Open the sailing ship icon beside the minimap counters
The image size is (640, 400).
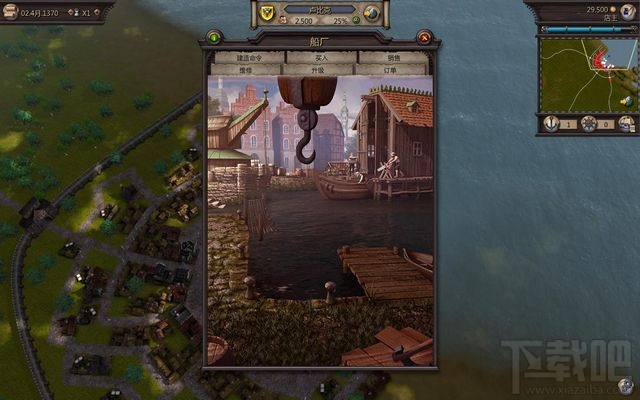click(x=627, y=123)
